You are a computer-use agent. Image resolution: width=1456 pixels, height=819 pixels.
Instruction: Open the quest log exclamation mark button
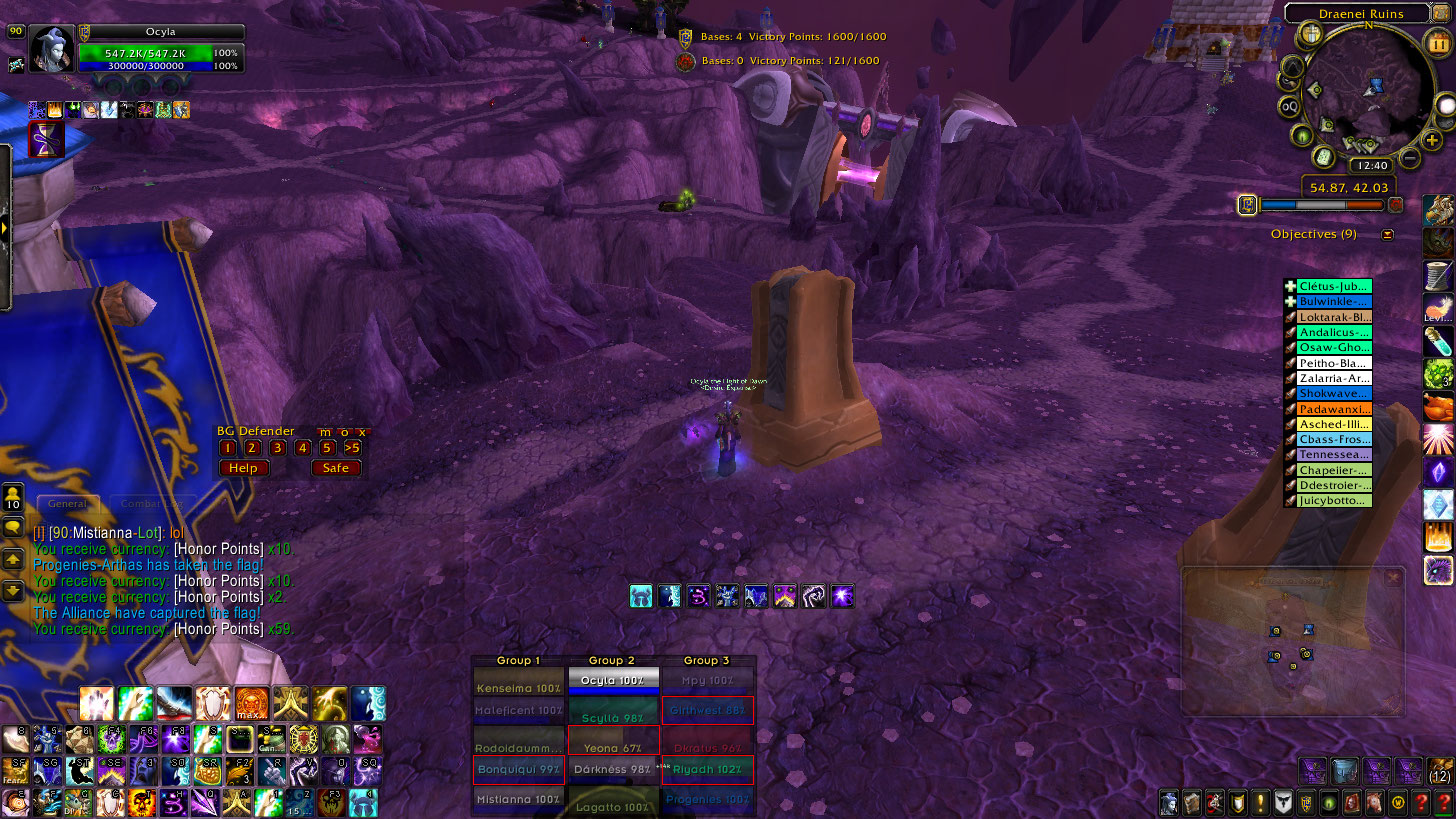[x=1261, y=802]
